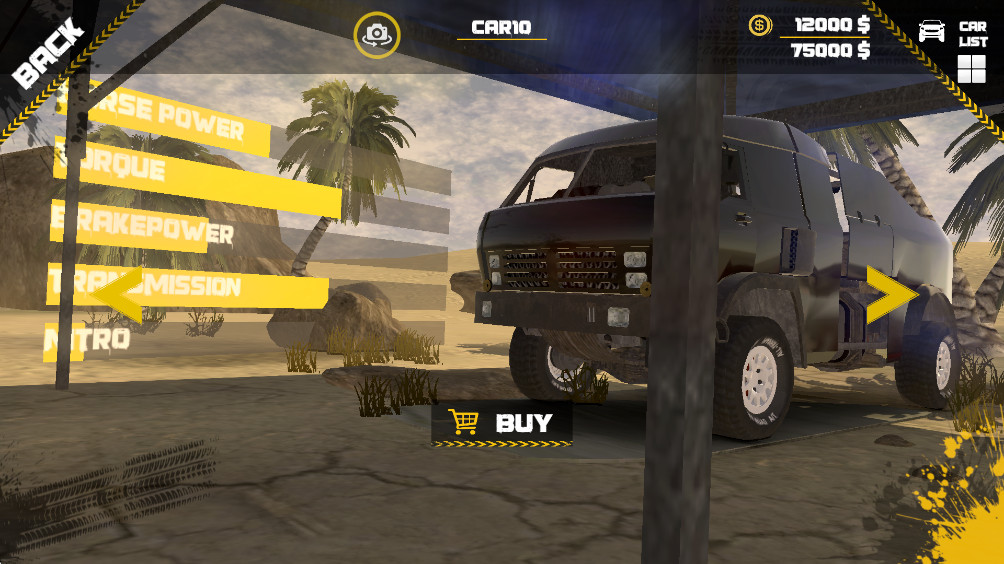
Task: Show the next car with right arrow
Action: pos(890,294)
